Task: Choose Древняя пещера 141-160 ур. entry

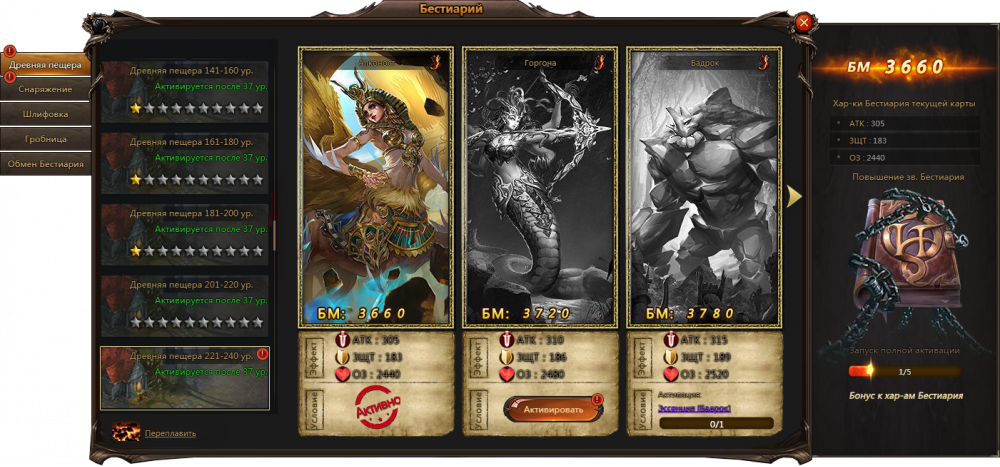Action: click(185, 92)
